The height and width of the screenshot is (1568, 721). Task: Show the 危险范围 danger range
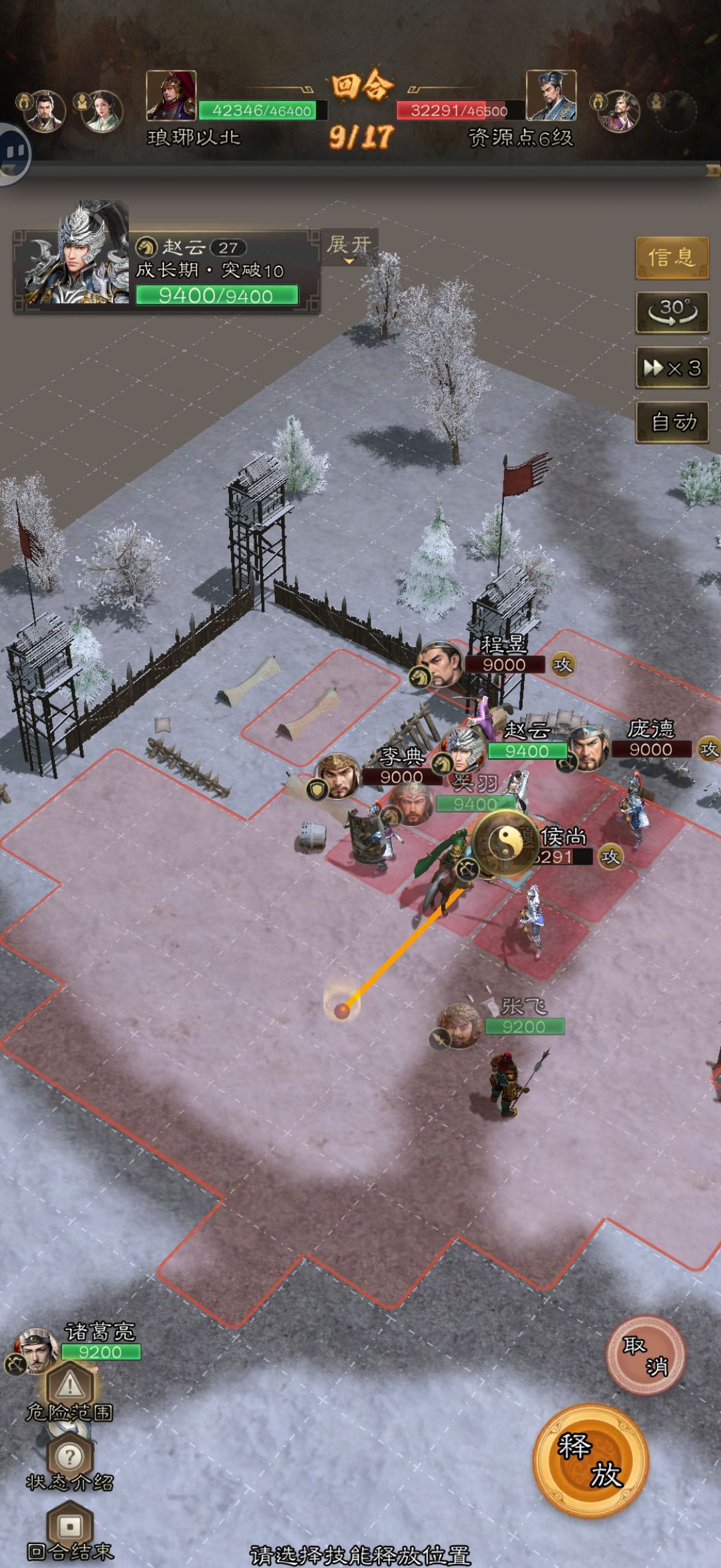(69, 1390)
